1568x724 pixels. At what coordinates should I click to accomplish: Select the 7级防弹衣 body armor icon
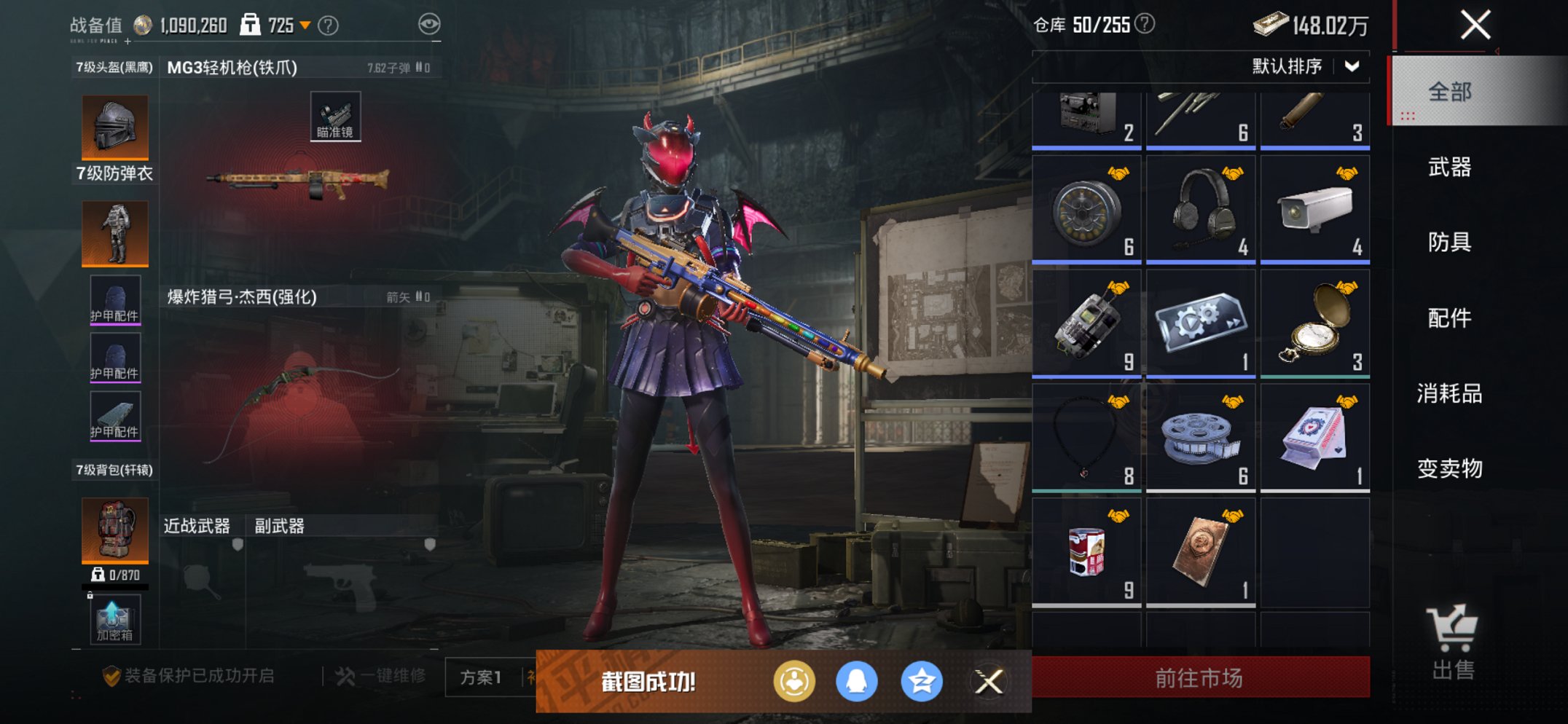point(114,233)
